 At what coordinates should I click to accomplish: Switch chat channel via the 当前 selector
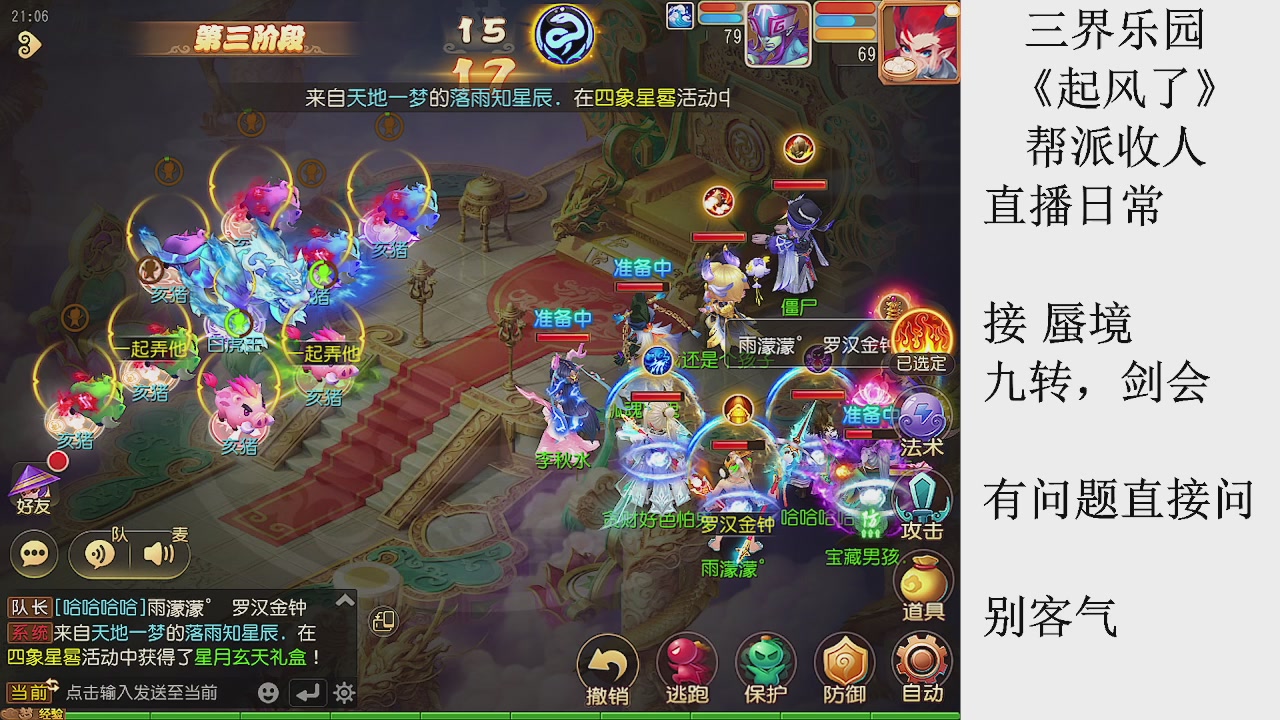[31, 691]
